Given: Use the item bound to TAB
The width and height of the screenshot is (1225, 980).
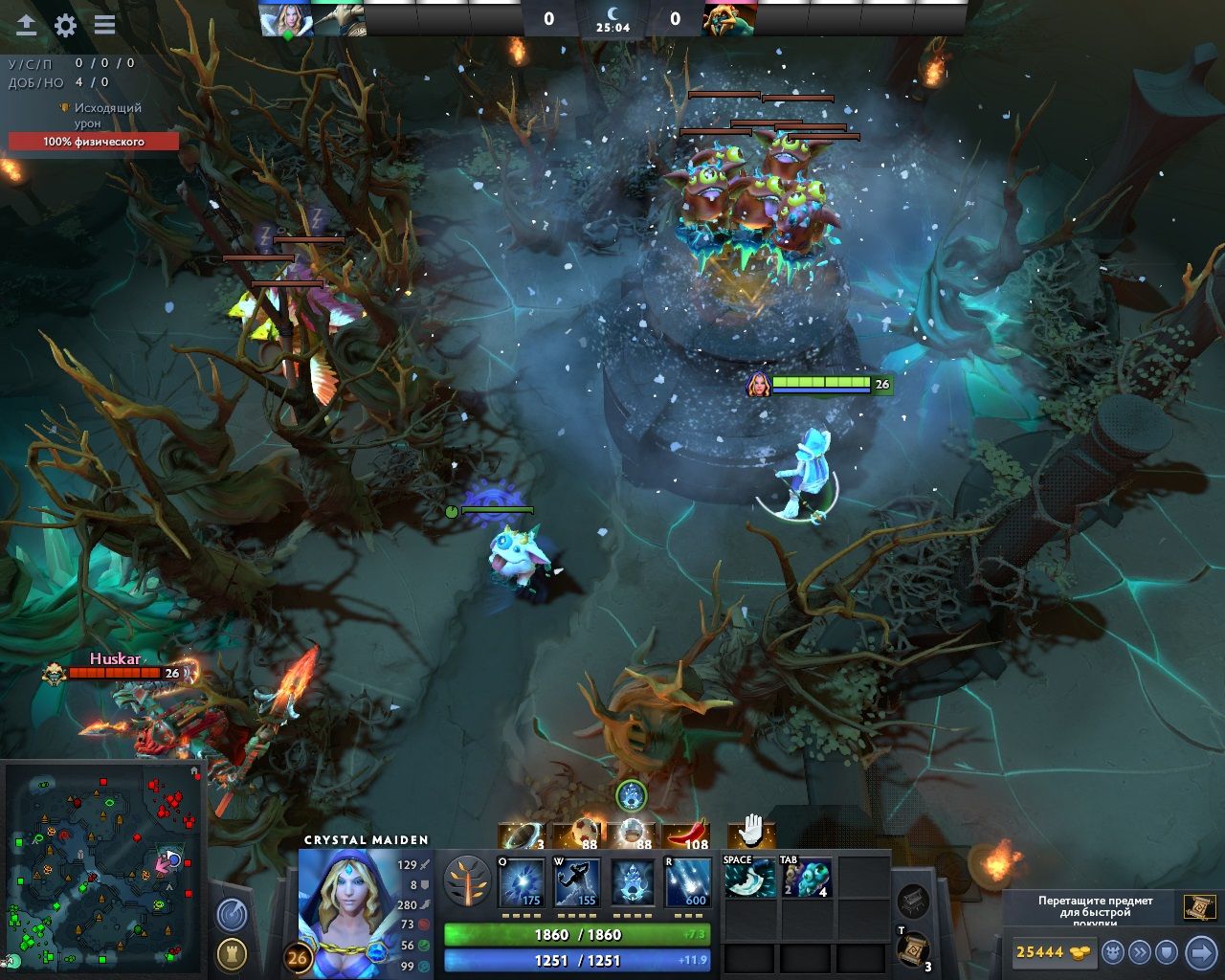Looking at the screenshot, I should pyautogui.click(x=806, y=878).
